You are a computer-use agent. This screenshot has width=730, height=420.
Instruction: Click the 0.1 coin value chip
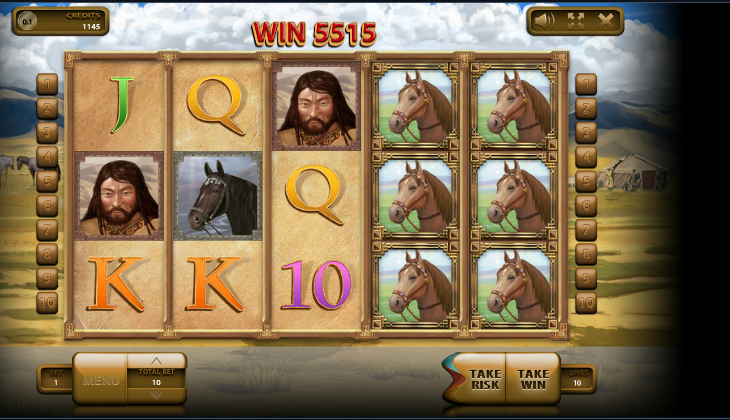(x=27, y=21)
